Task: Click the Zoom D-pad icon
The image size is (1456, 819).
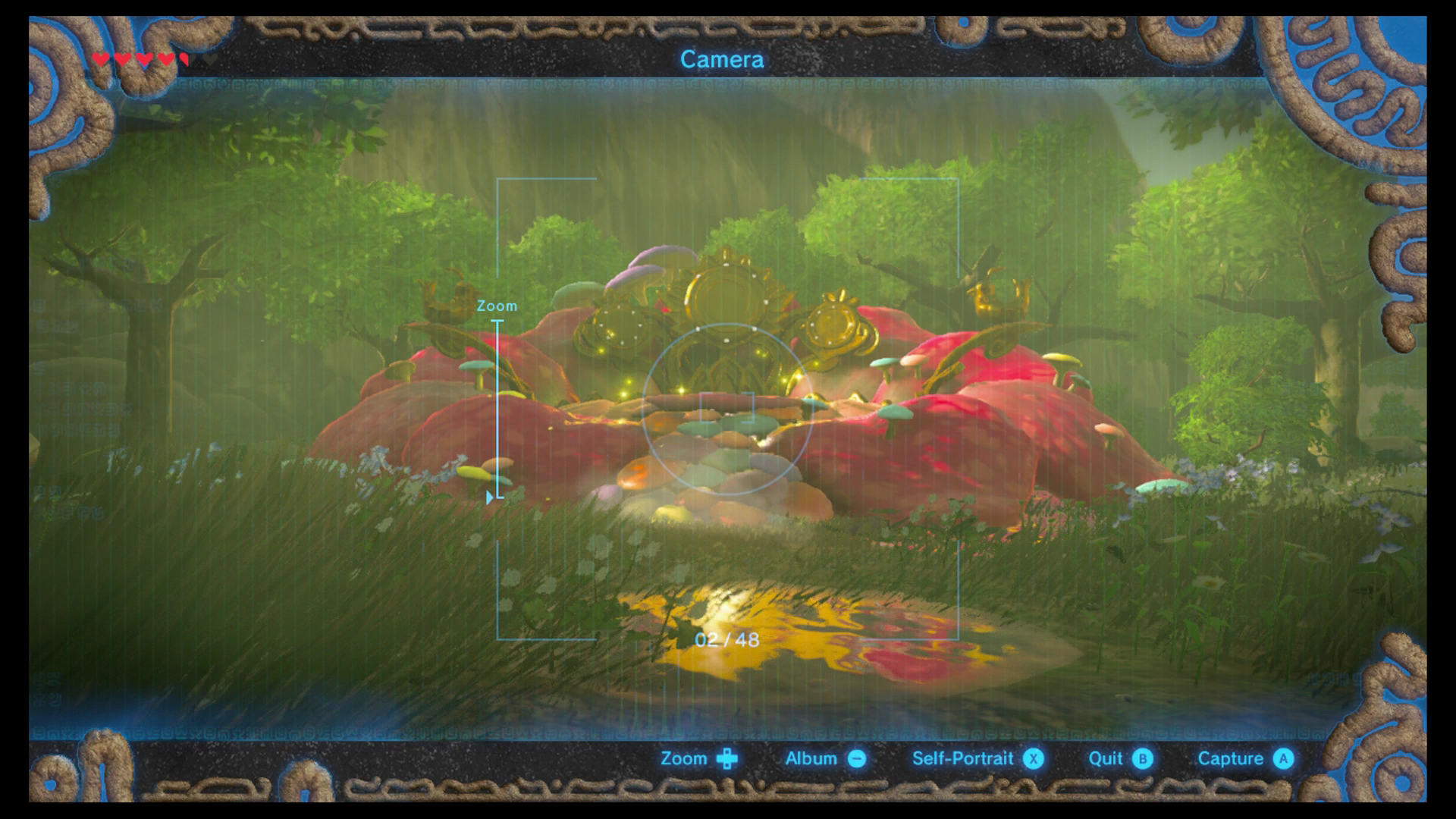Action: tap(727, 758)
